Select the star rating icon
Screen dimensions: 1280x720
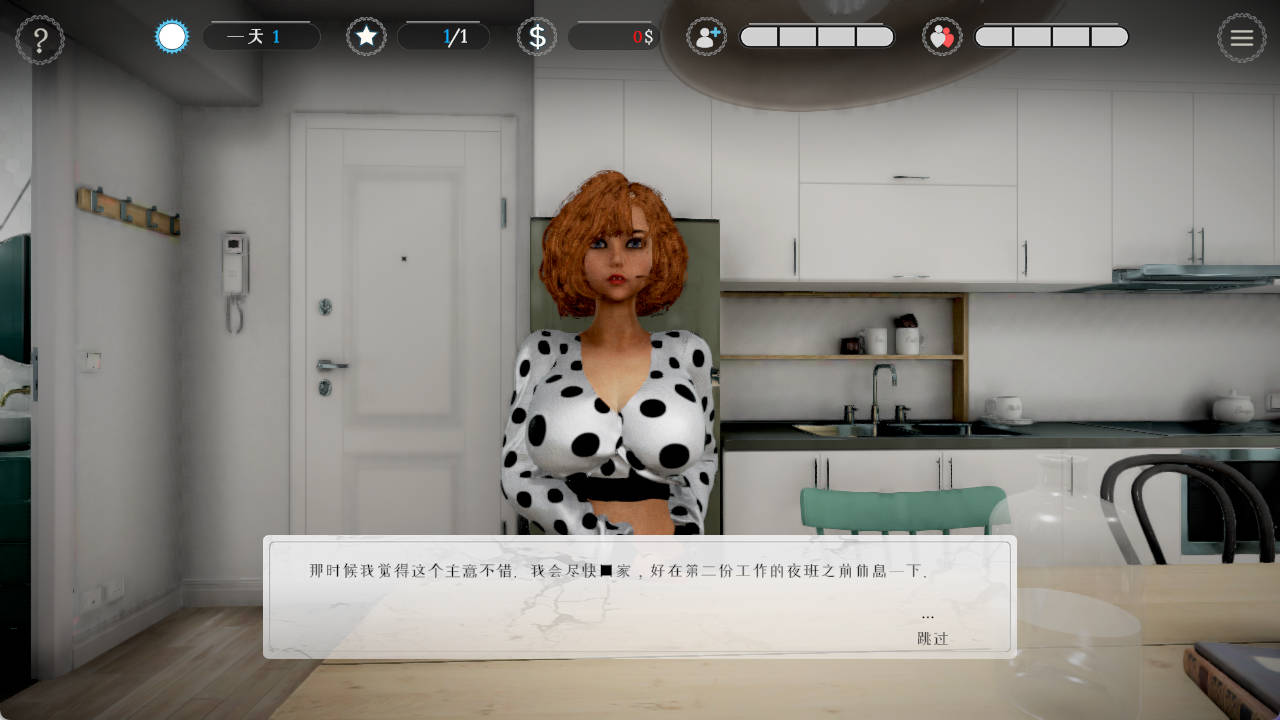(x=366, y=37)
